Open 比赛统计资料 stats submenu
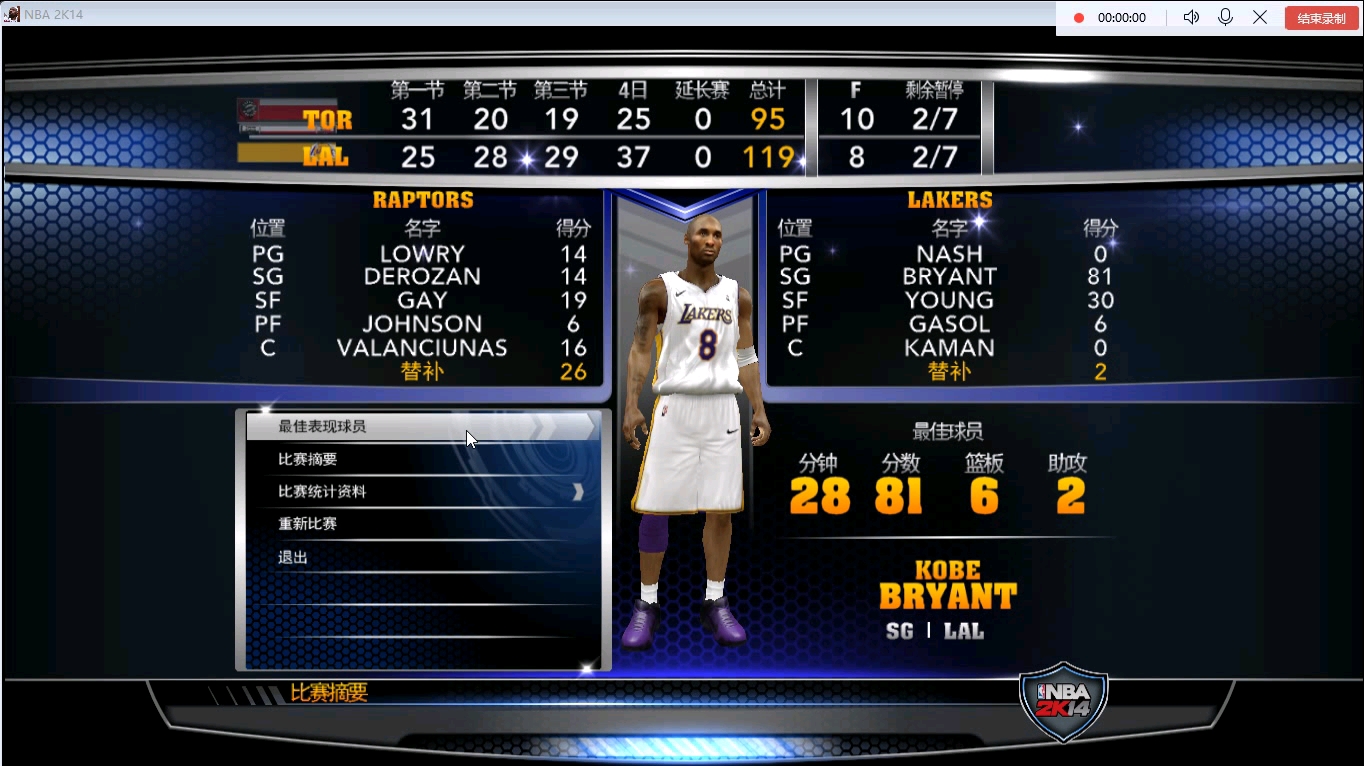1364x766 pixels. point(322,492)
